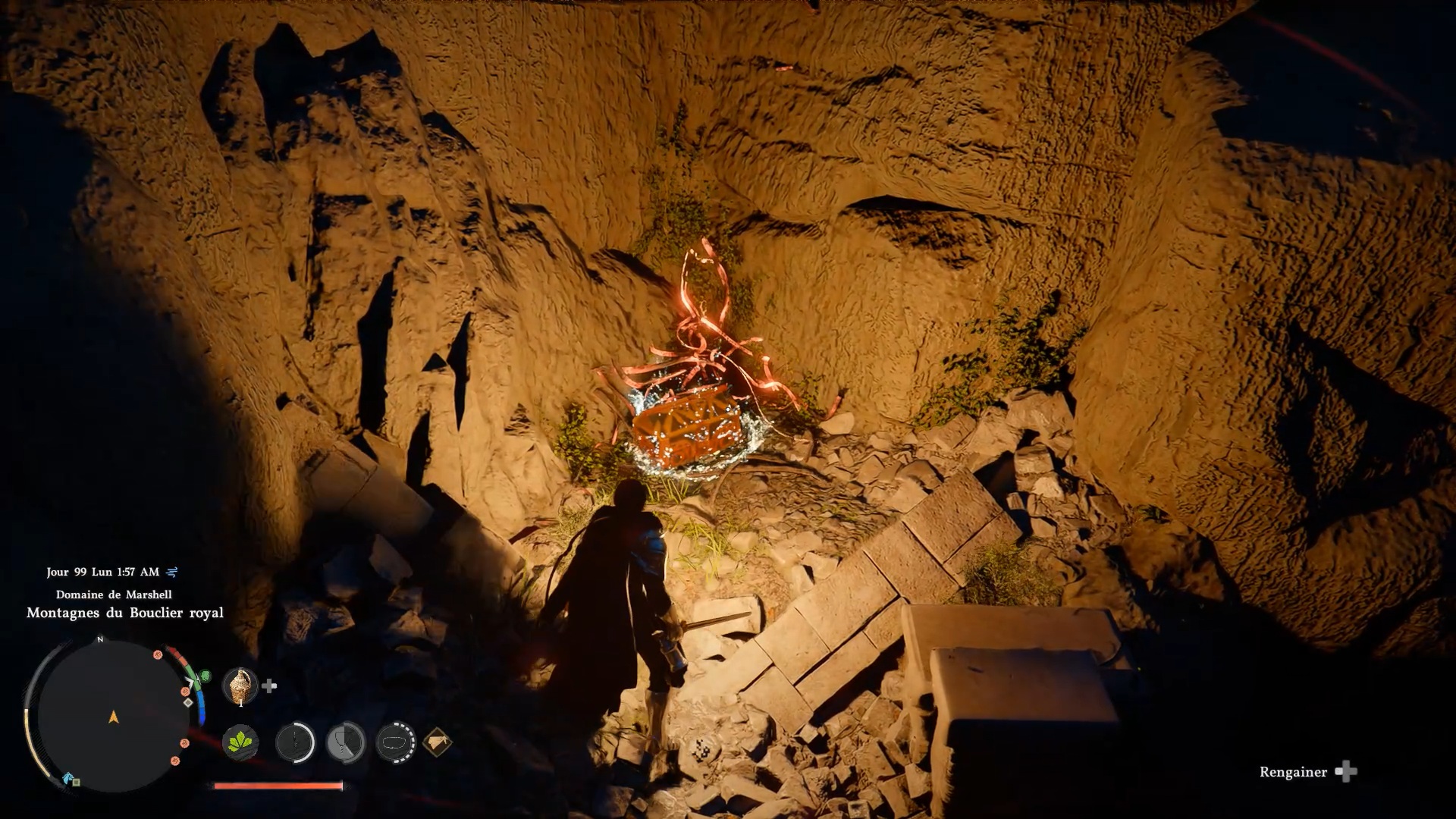Click the green head marker beside minimap

tap(205, 675)
